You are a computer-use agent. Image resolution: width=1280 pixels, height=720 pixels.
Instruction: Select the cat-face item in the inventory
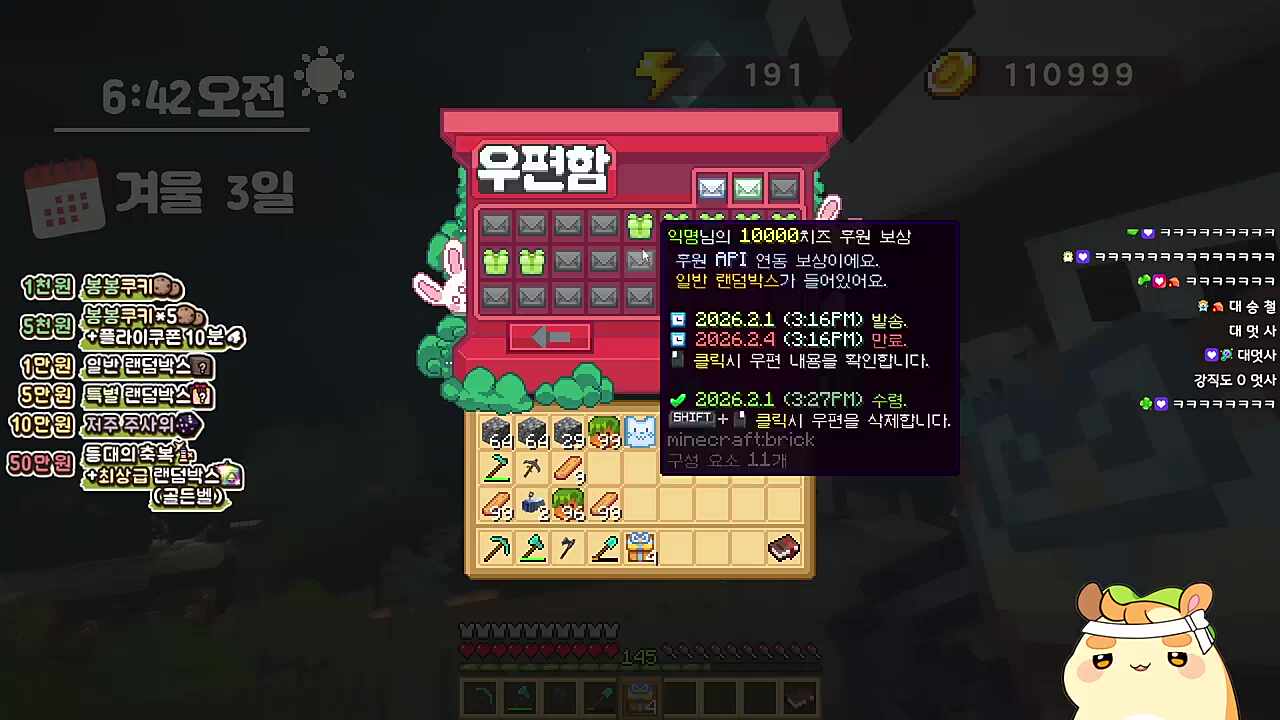click(x=640, y=431)
